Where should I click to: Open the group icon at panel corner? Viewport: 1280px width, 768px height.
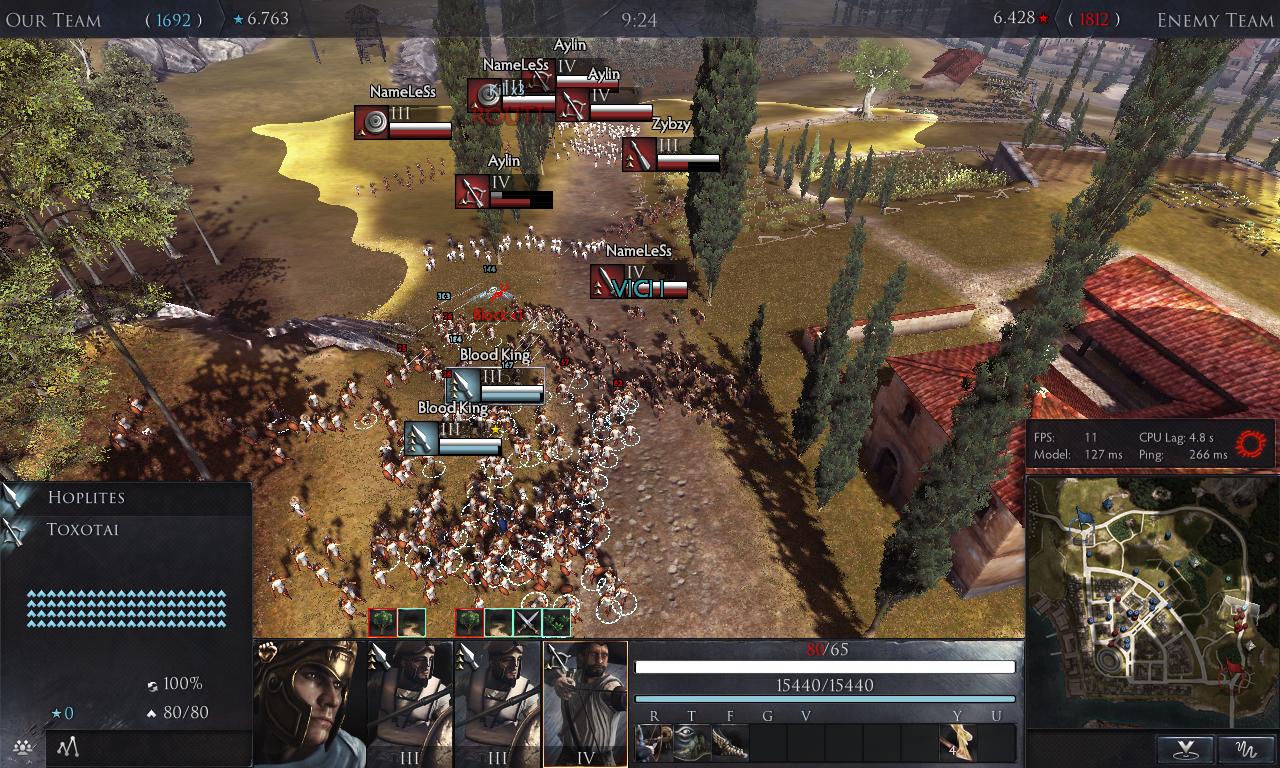[20, 747]
